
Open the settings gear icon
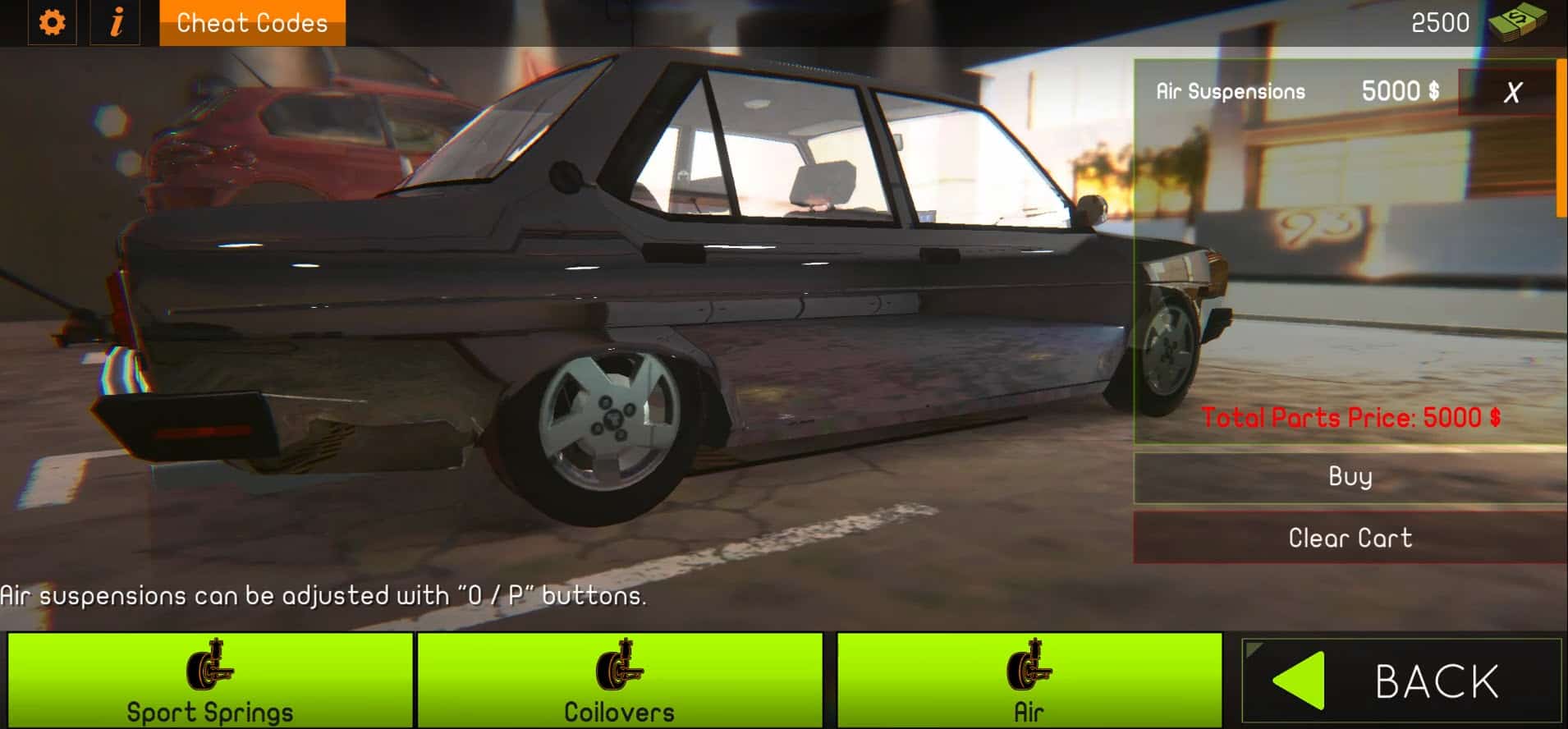(53, 23)
